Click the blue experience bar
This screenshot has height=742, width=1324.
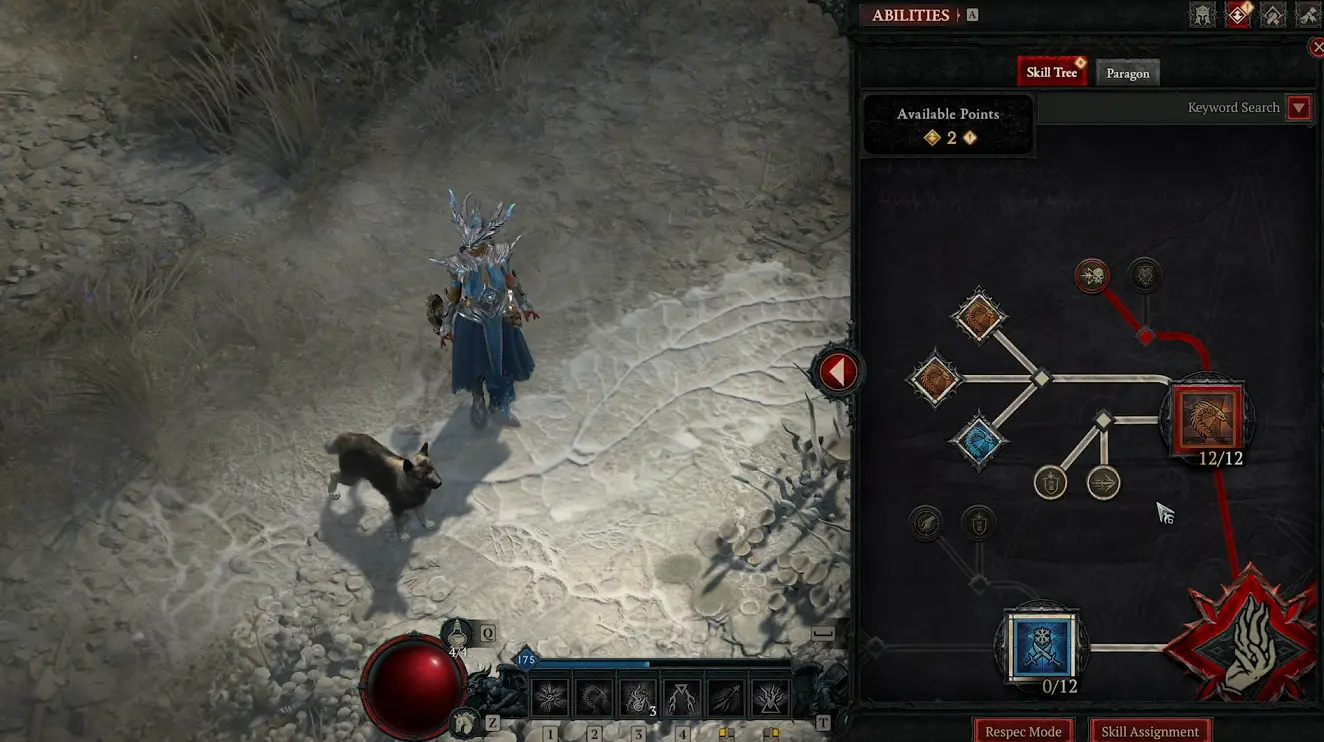point(600,660)
